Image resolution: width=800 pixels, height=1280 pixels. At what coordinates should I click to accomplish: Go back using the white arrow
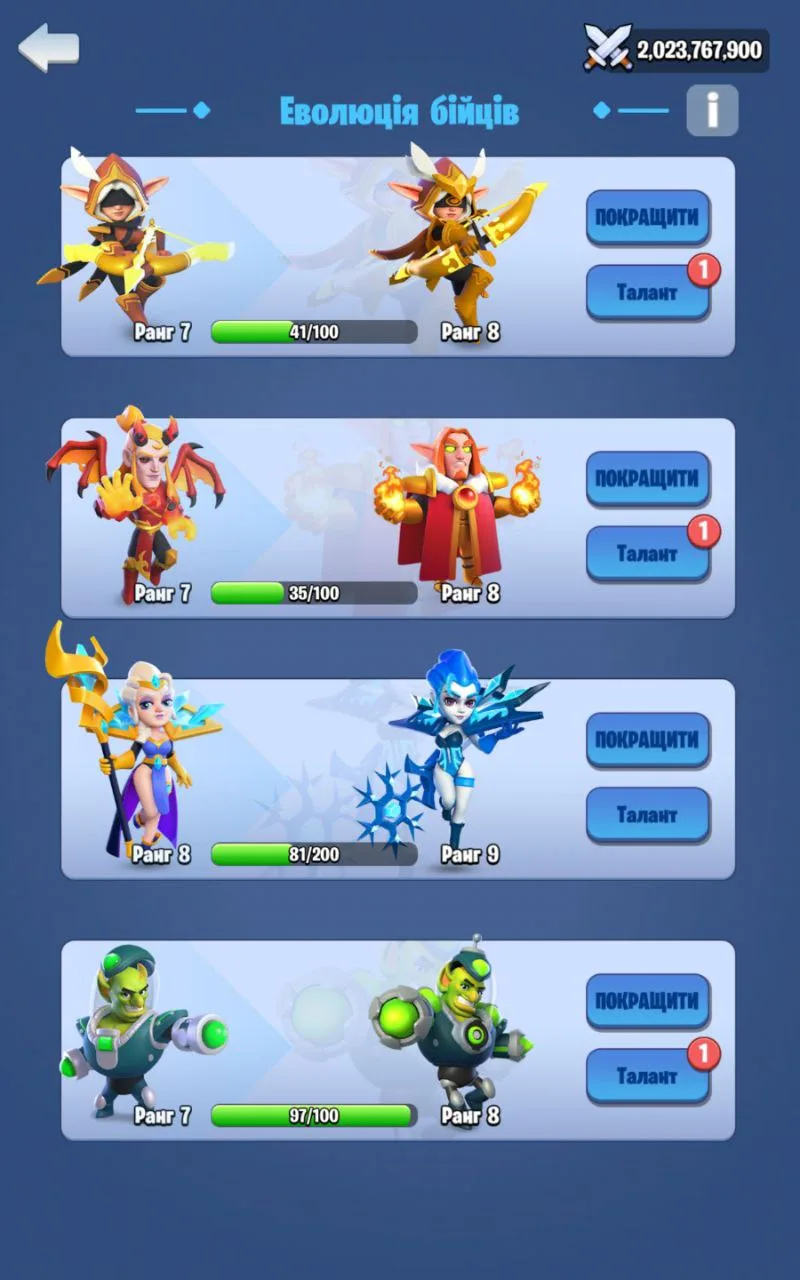(x=48, y=47)
